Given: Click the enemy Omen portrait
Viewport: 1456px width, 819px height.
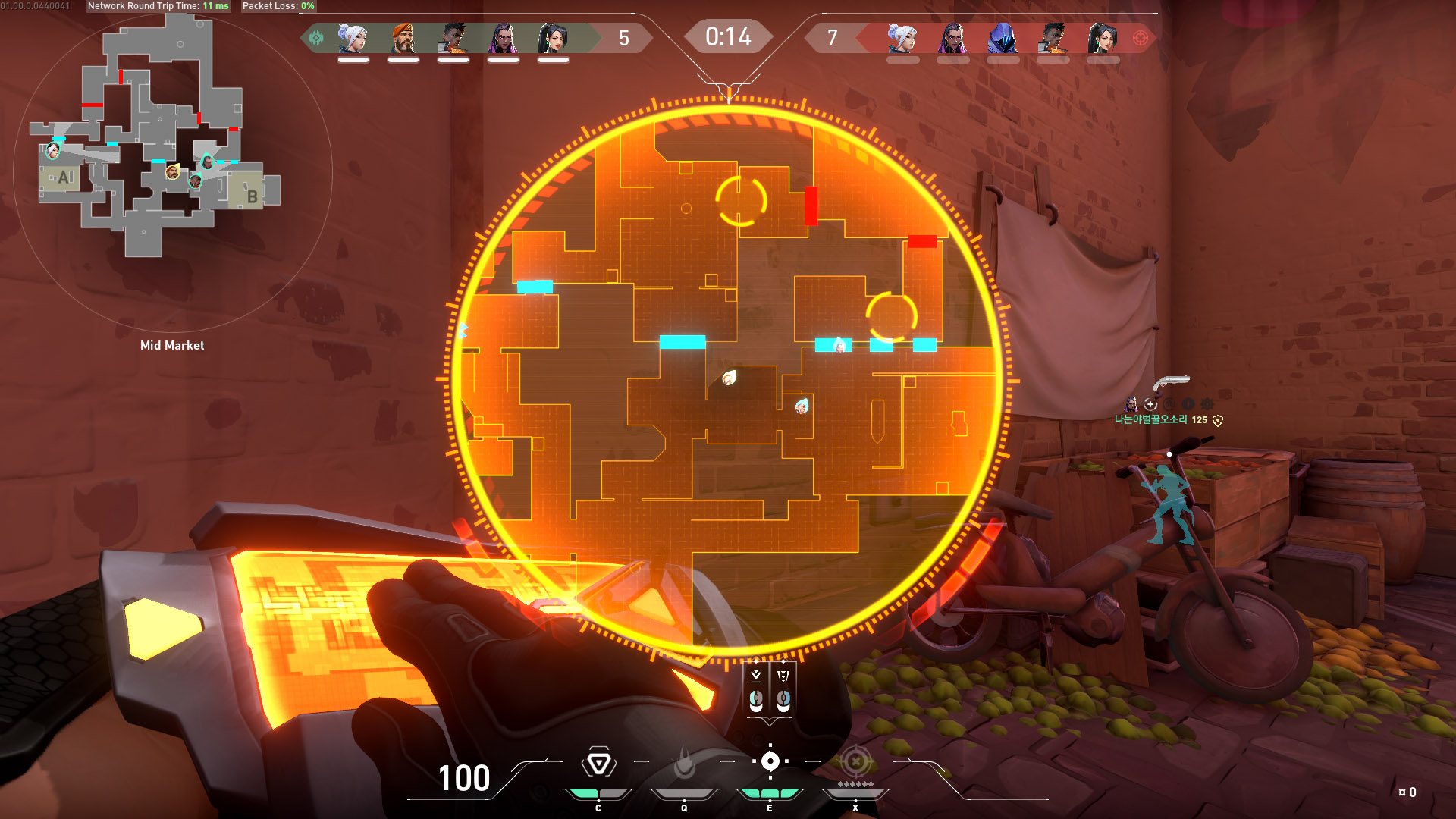Looking at the screenshot, I should [1003, 38].
